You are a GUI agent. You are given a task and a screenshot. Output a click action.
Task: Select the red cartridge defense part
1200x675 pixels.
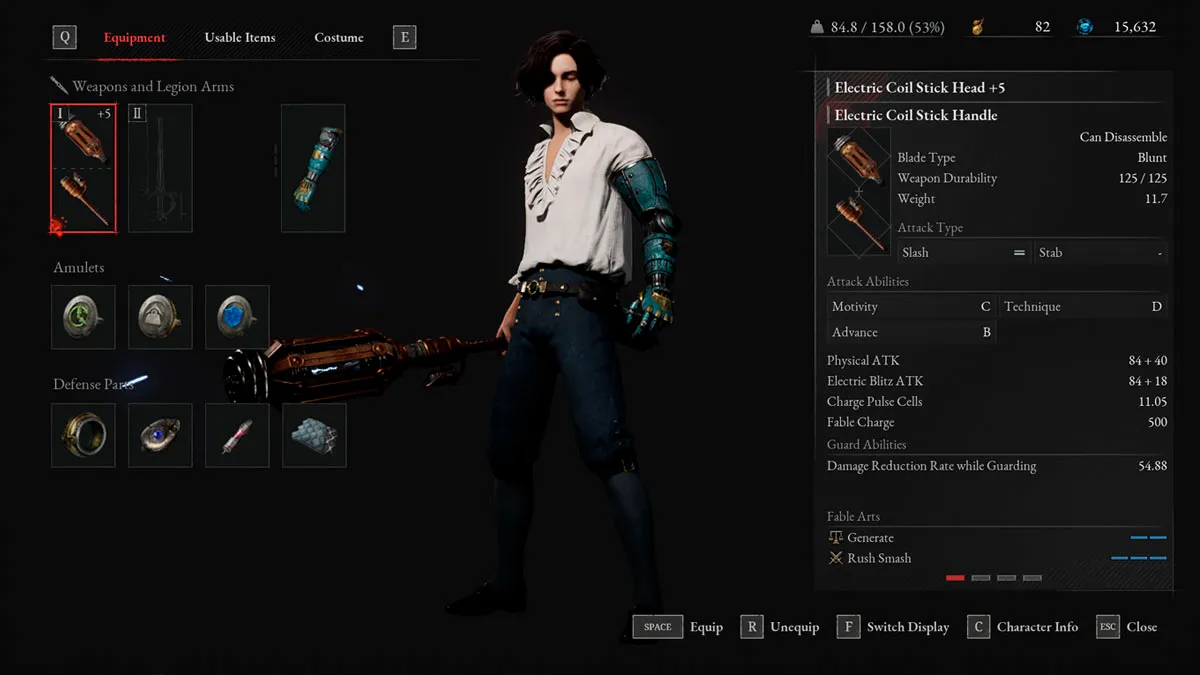click(237, 435)
